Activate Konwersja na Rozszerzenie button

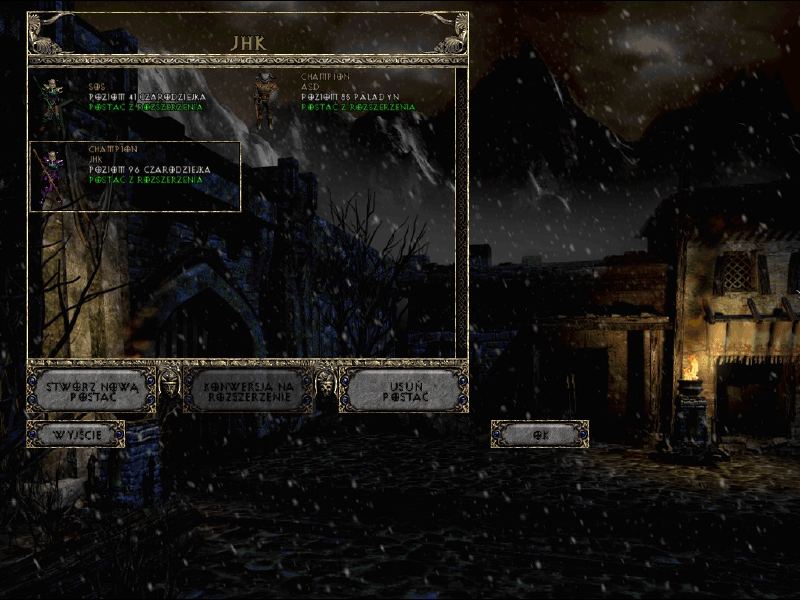tap(246, 390)
